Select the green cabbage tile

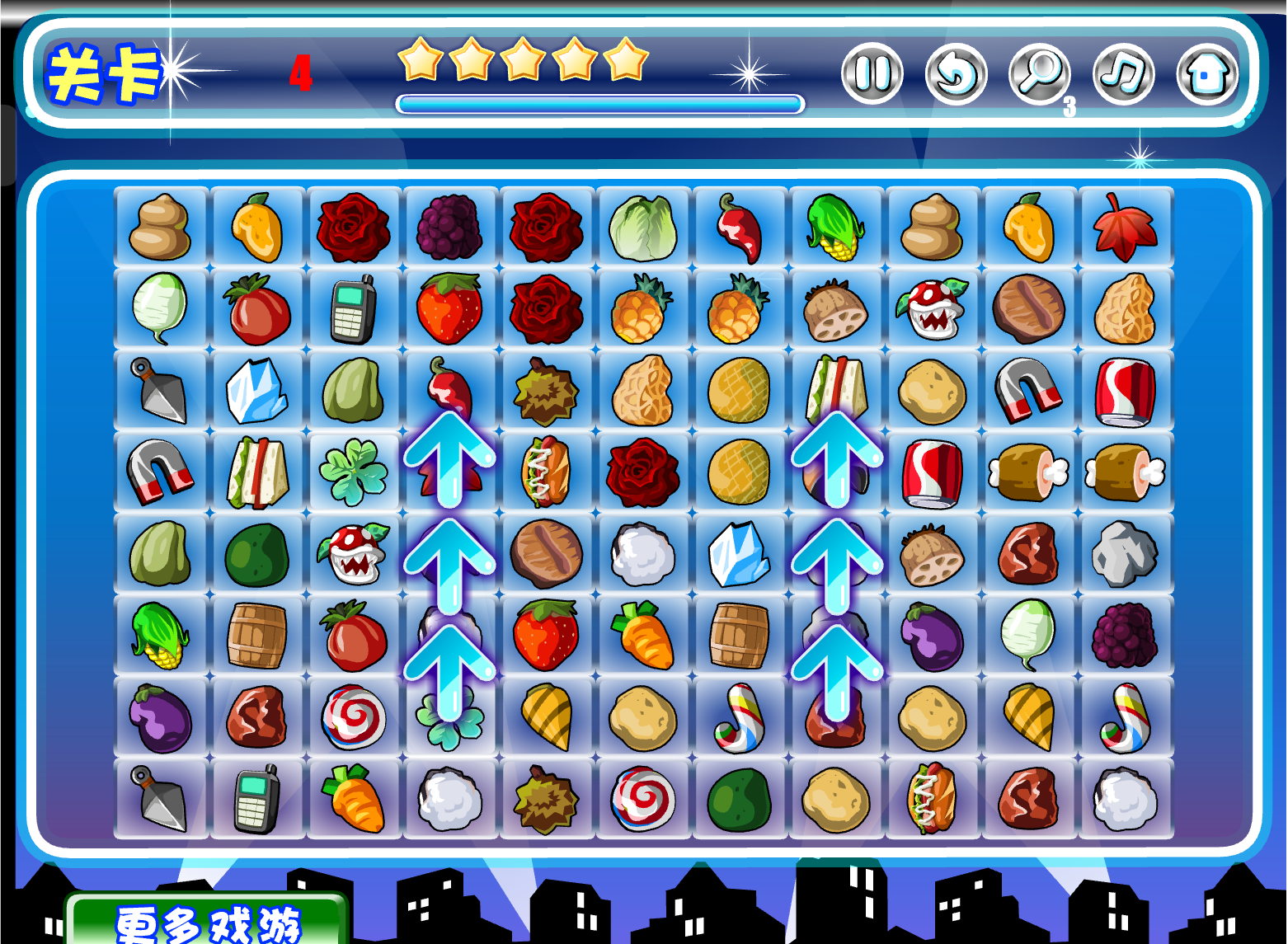click(x=642, y=228)
